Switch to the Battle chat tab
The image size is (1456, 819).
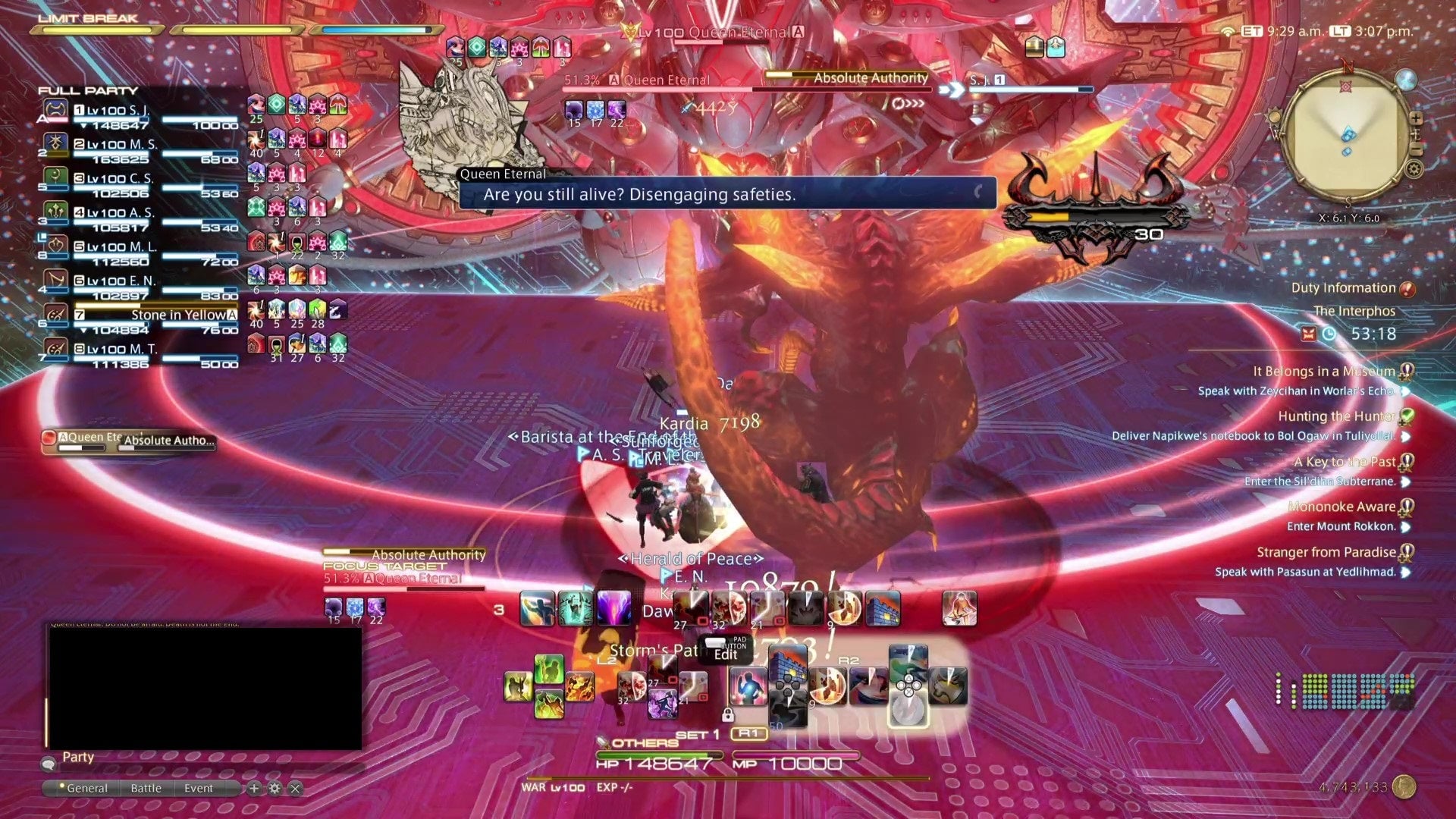click(x=146, y=788)
